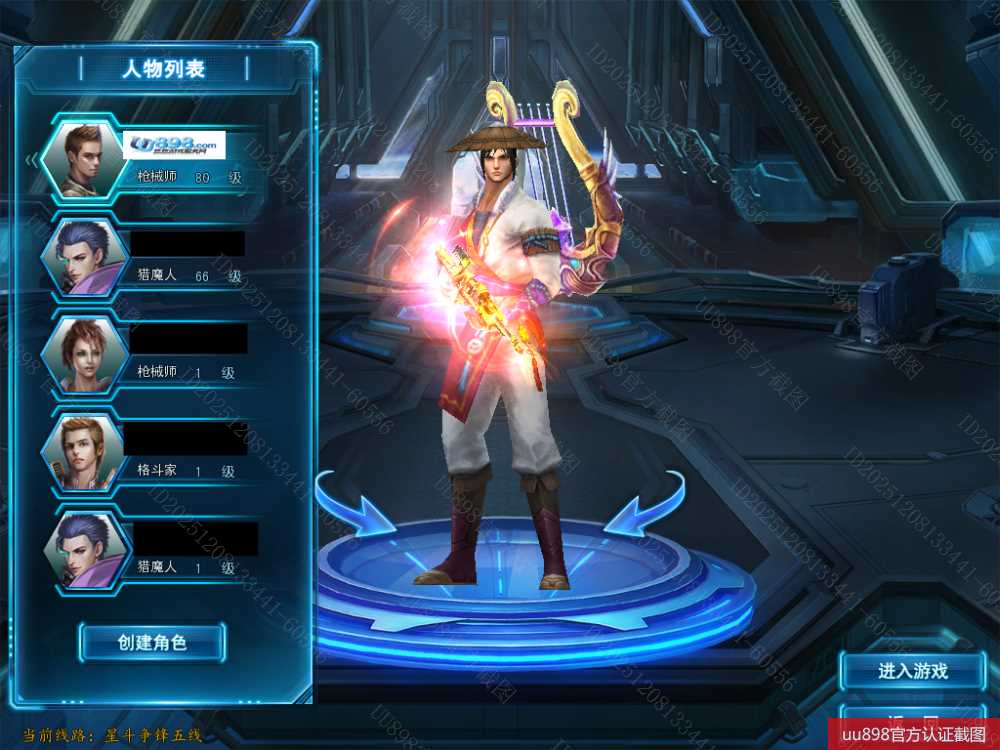The width and height of the screenshot is (1000, 750).
Task: Enter the game with 进入游戏
Action: tap(912, 671)
